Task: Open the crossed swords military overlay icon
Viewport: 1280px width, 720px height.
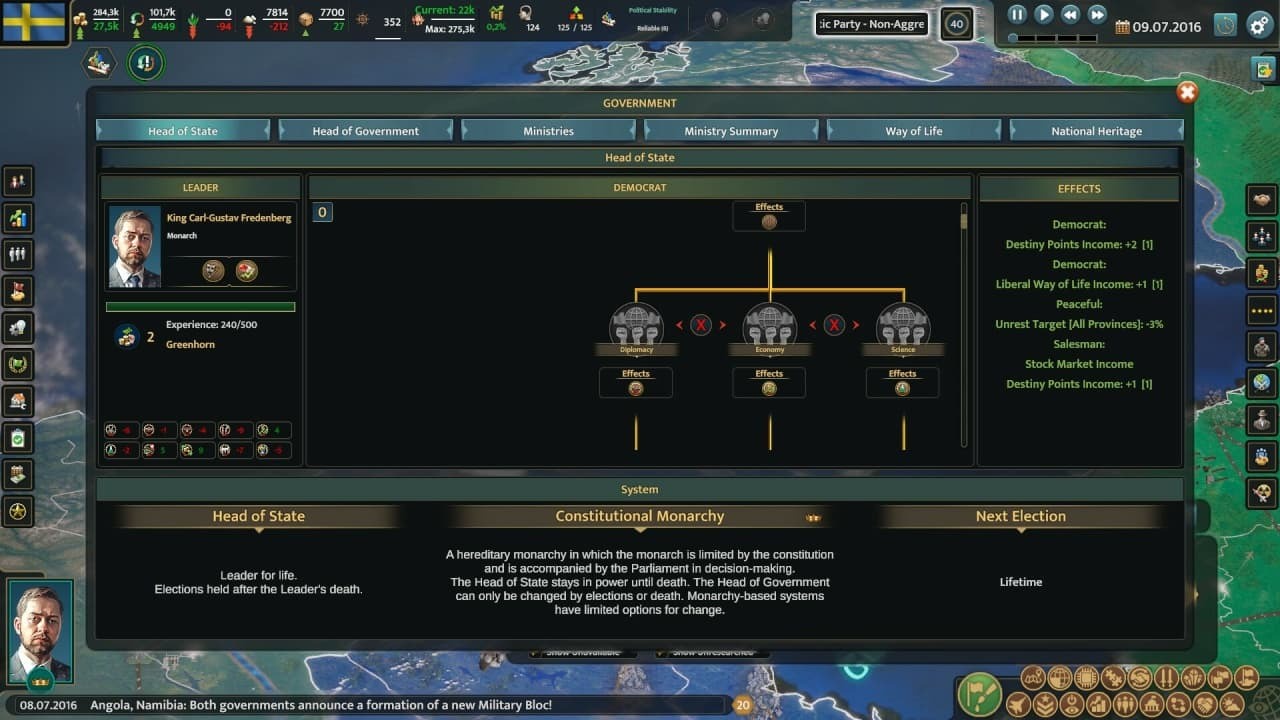Action: click(1166, 677)
